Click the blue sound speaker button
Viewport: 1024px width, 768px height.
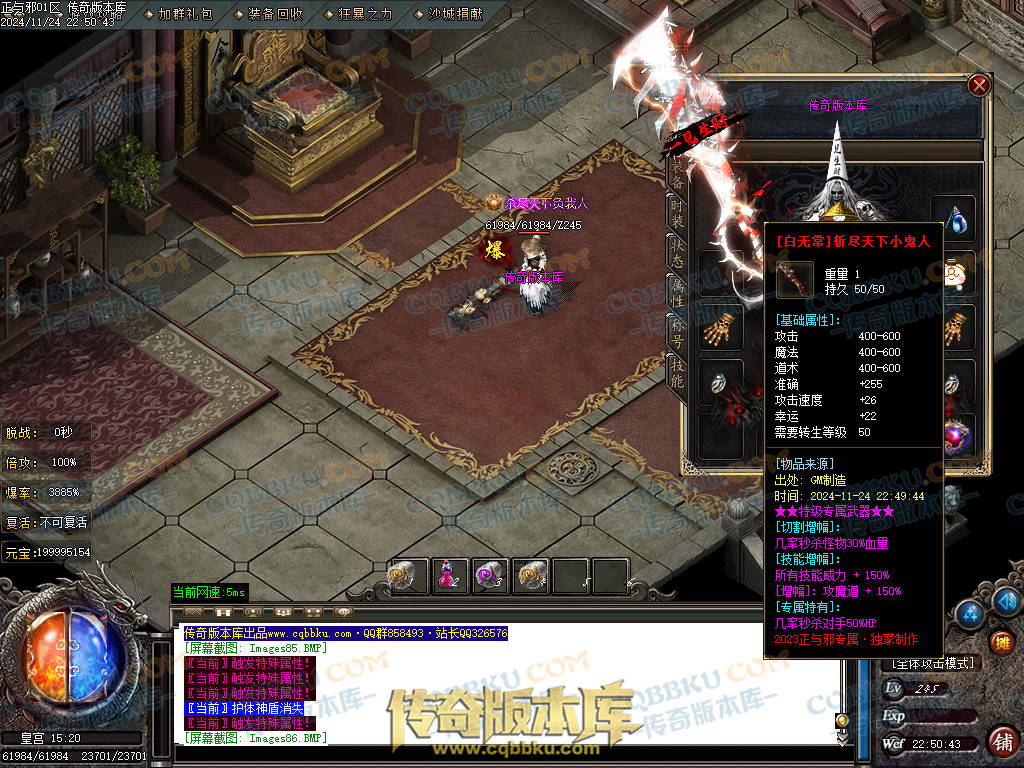[x=1006, y=601]
